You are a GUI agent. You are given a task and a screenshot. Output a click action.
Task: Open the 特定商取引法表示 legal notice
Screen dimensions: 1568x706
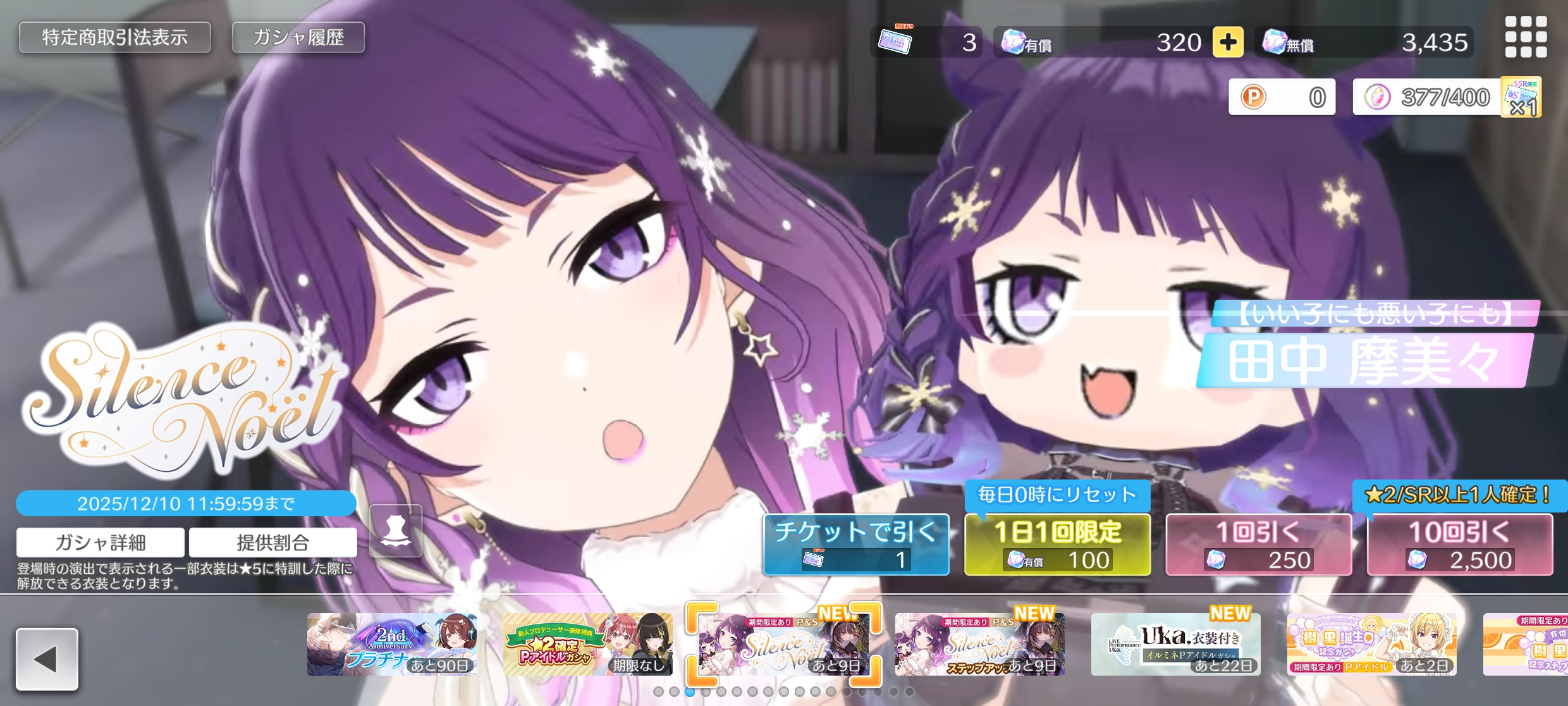tap(114, 38)
